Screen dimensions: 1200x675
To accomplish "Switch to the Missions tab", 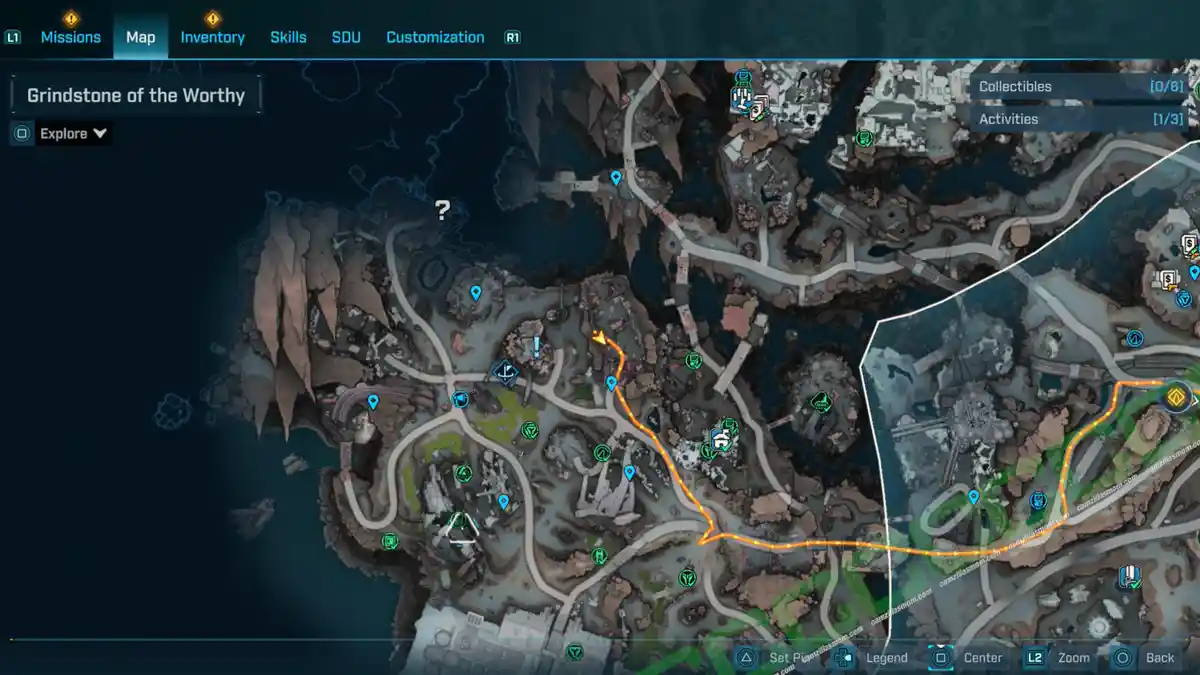I will tap(70, 37).
